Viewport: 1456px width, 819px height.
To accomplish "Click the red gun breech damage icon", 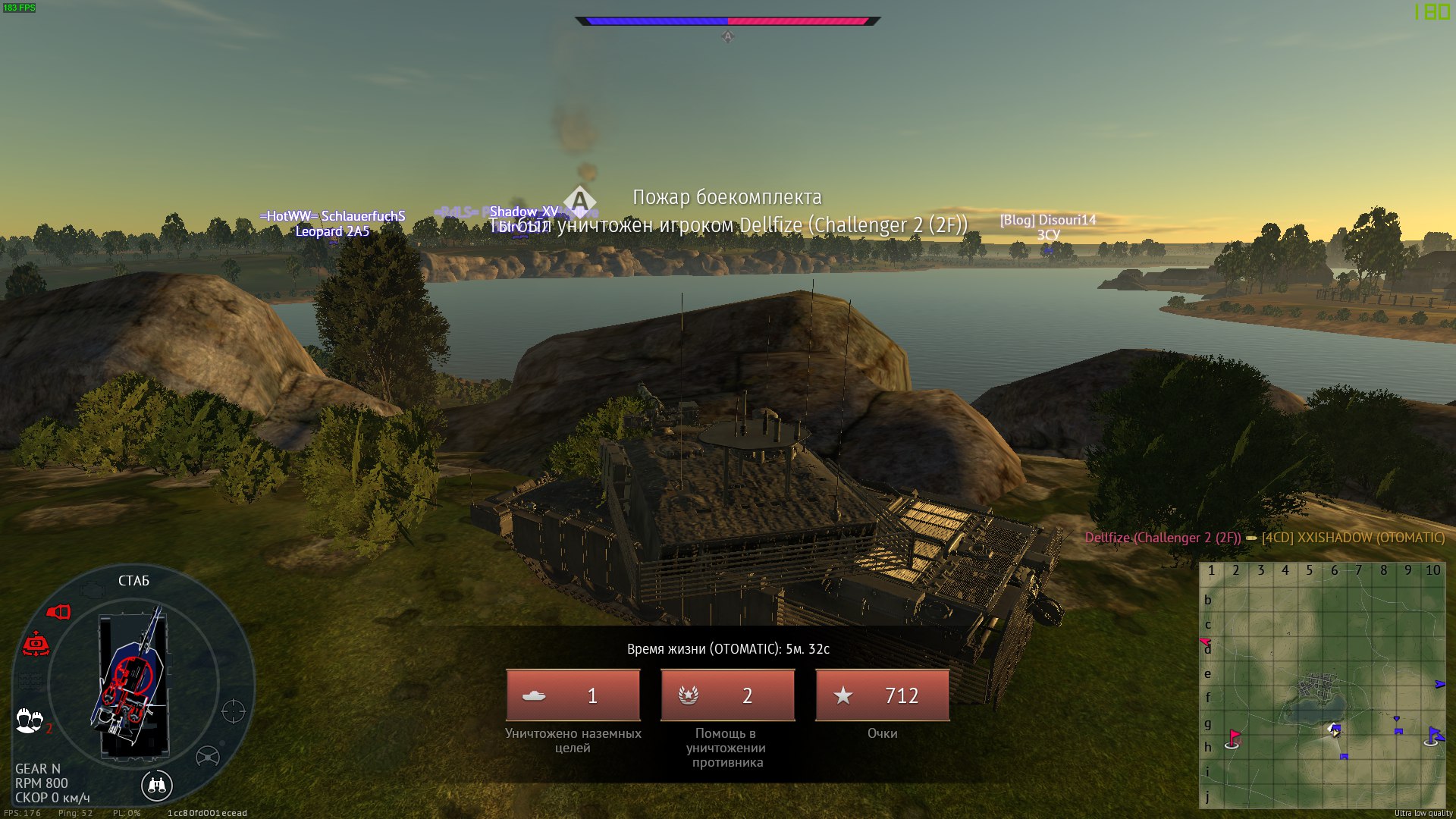I will click(x=58, y=612).
